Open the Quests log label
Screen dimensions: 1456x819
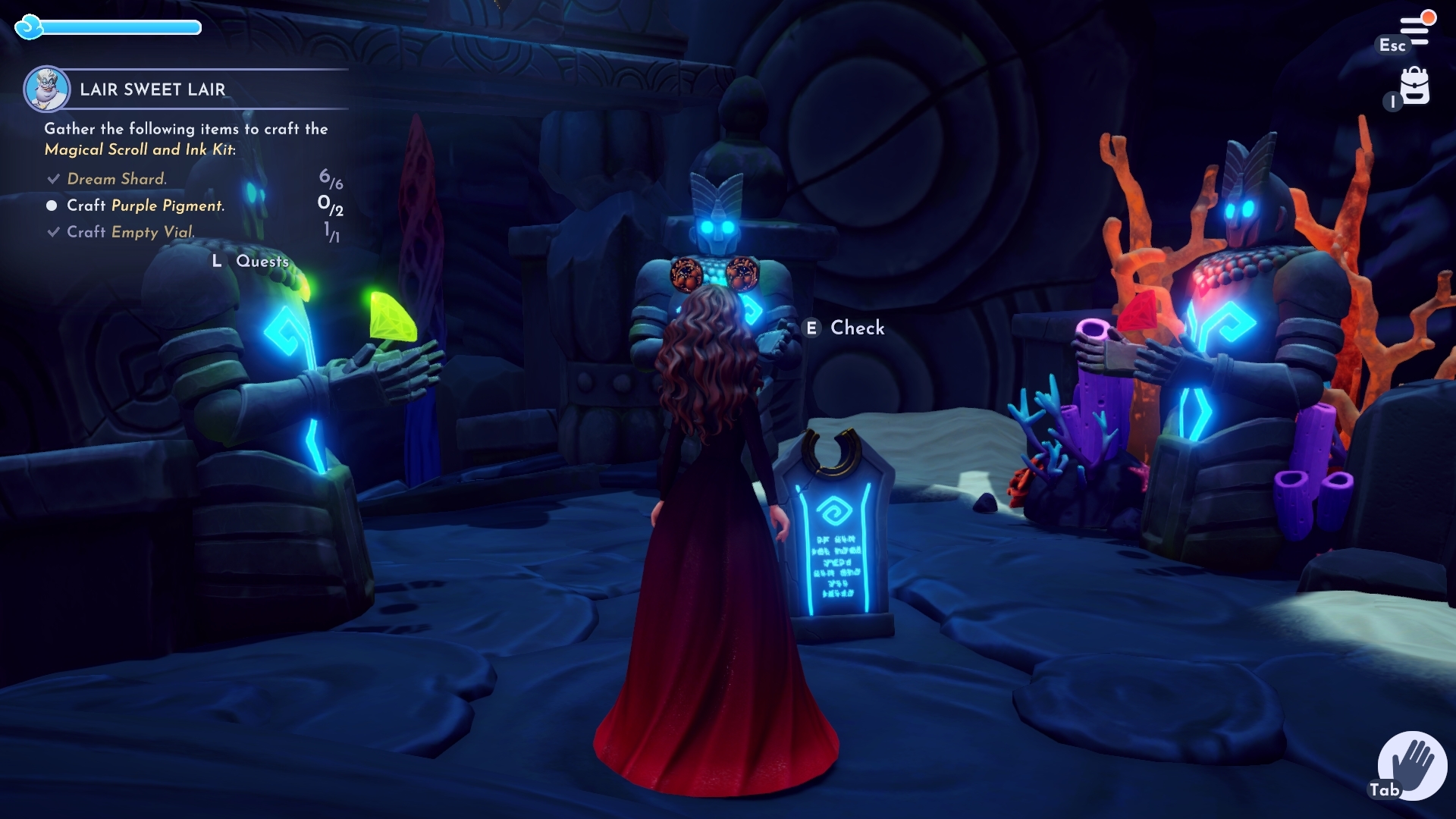point(262,261)
